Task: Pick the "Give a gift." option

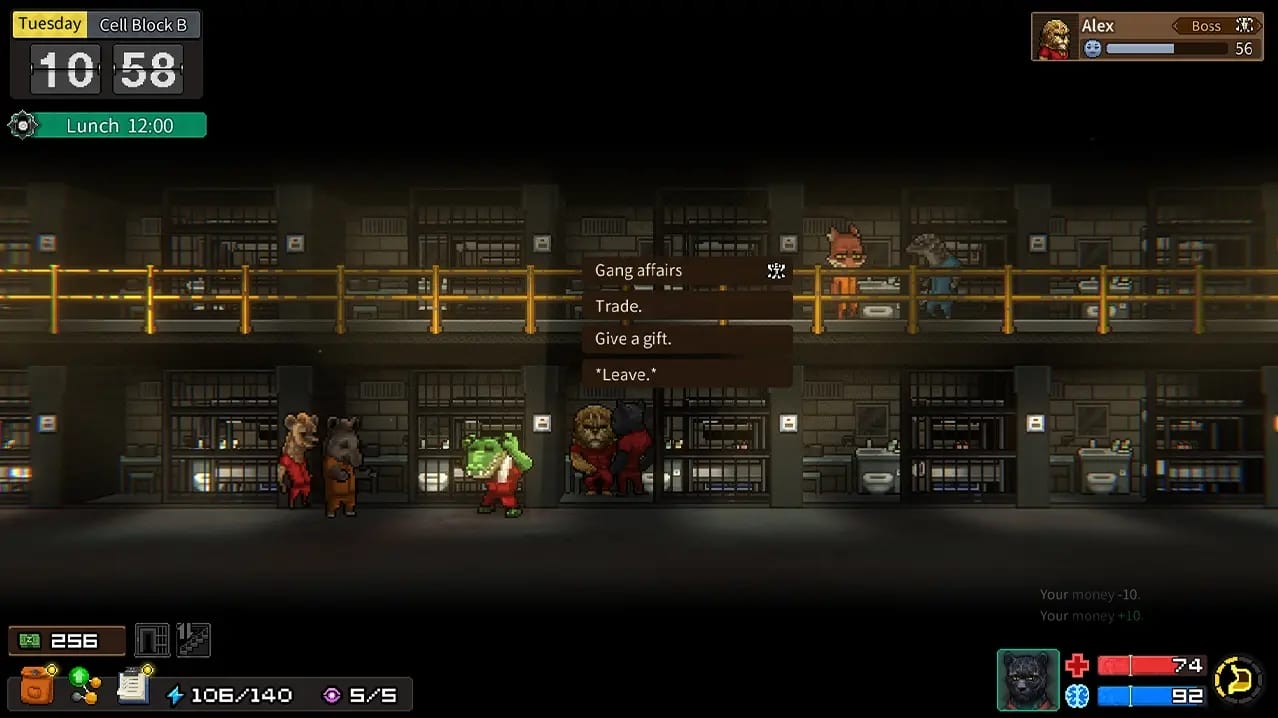Action: pos(687,339)
